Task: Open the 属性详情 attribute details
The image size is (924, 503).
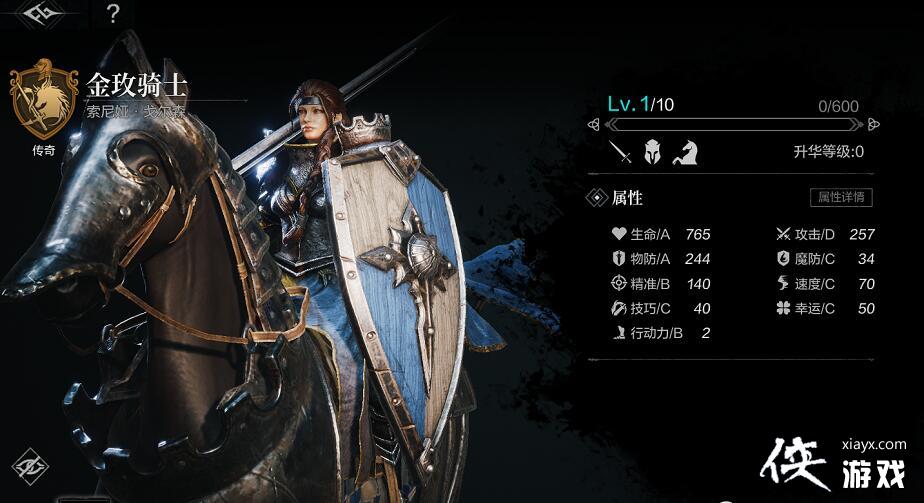Action: pyautogui.click(x=841, y=197)
